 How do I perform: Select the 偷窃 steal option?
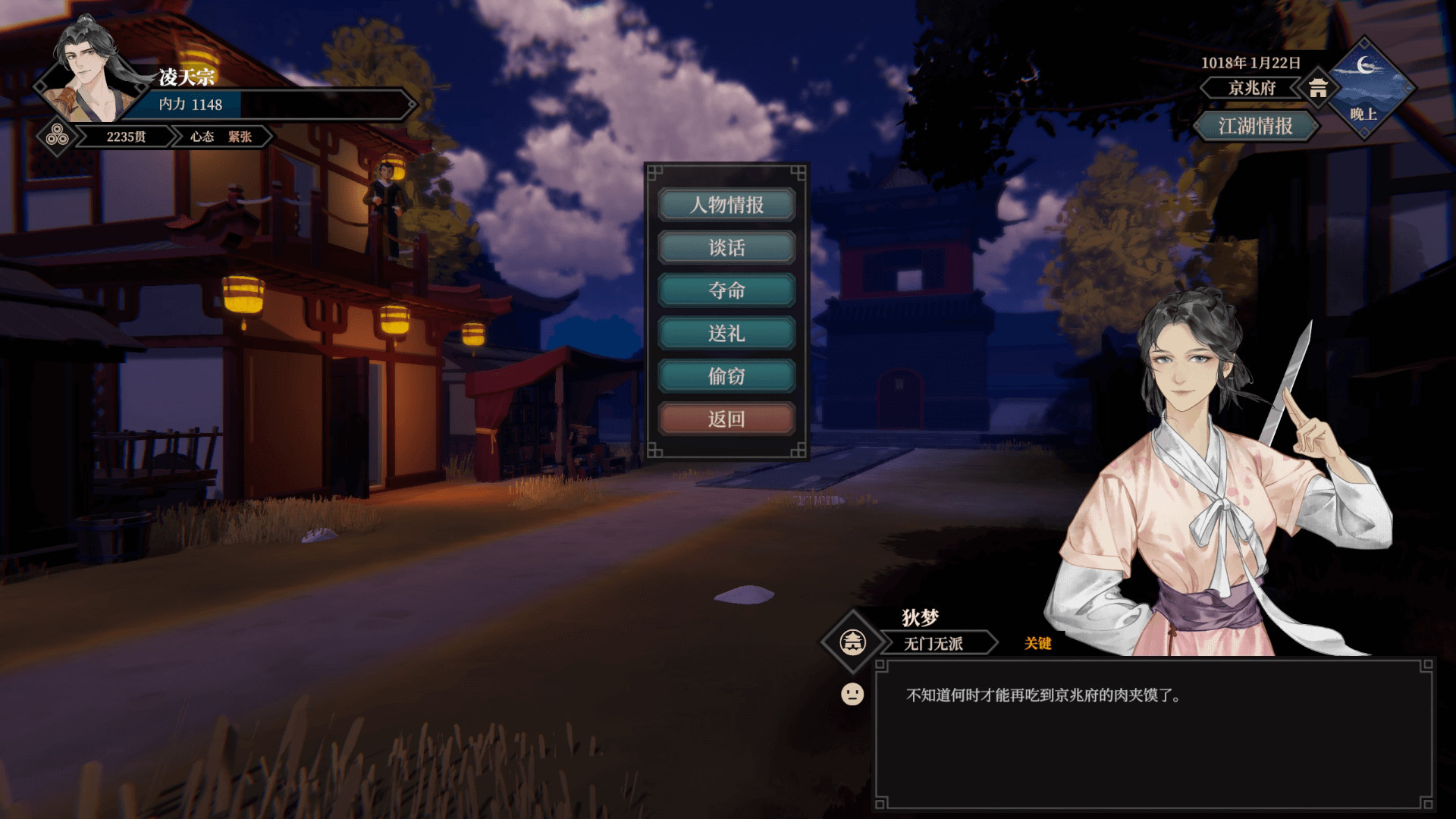click(x=726, y=376)
